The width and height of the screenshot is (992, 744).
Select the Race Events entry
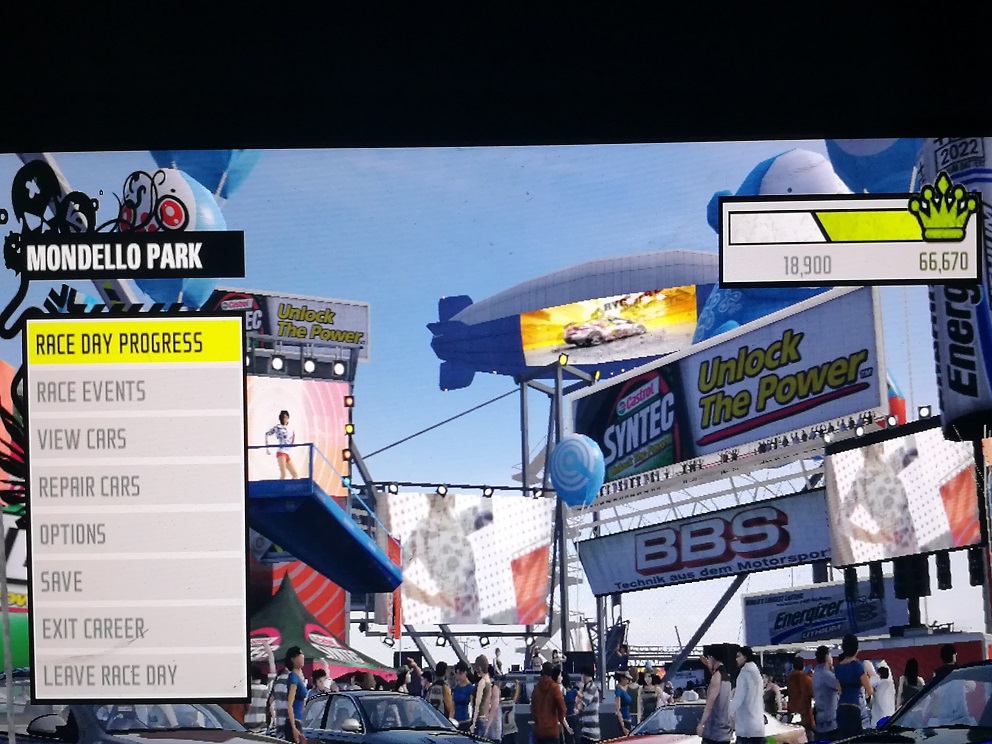(134, 391)
